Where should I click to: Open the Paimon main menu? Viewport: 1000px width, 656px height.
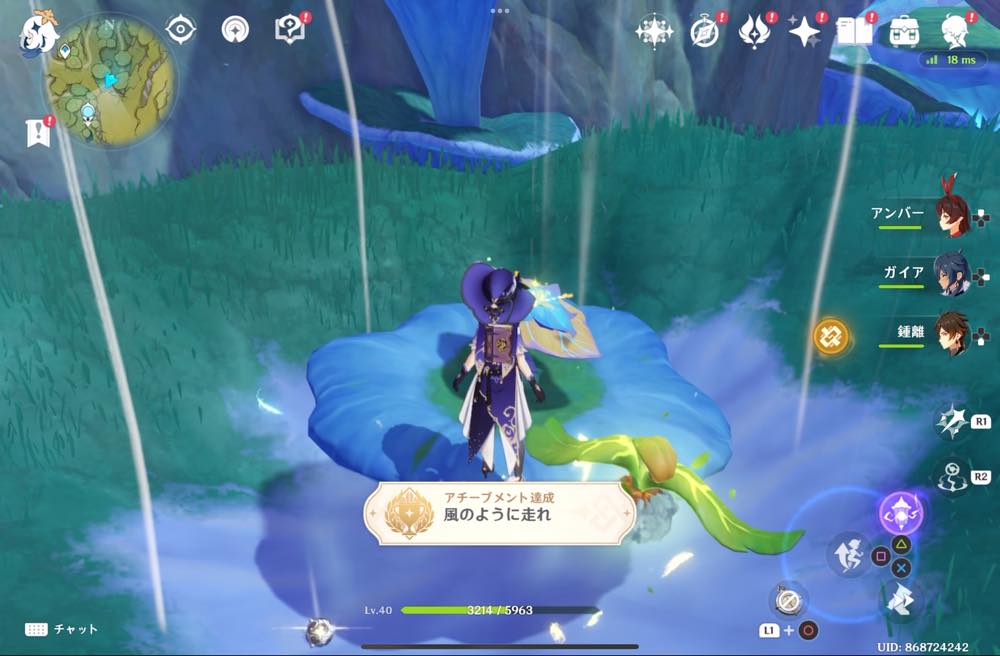click(x=40, y=30)
